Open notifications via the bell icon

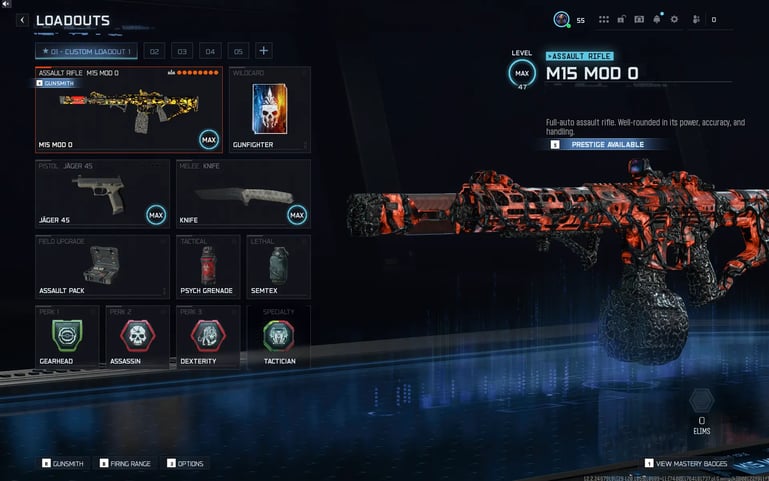[657, 19]
